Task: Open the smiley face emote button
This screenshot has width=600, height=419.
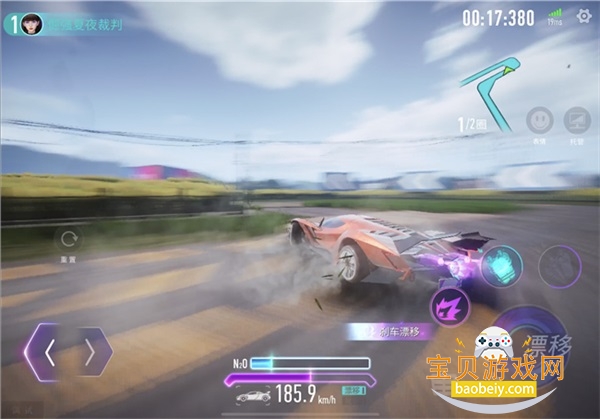Action: click(541, 122)
